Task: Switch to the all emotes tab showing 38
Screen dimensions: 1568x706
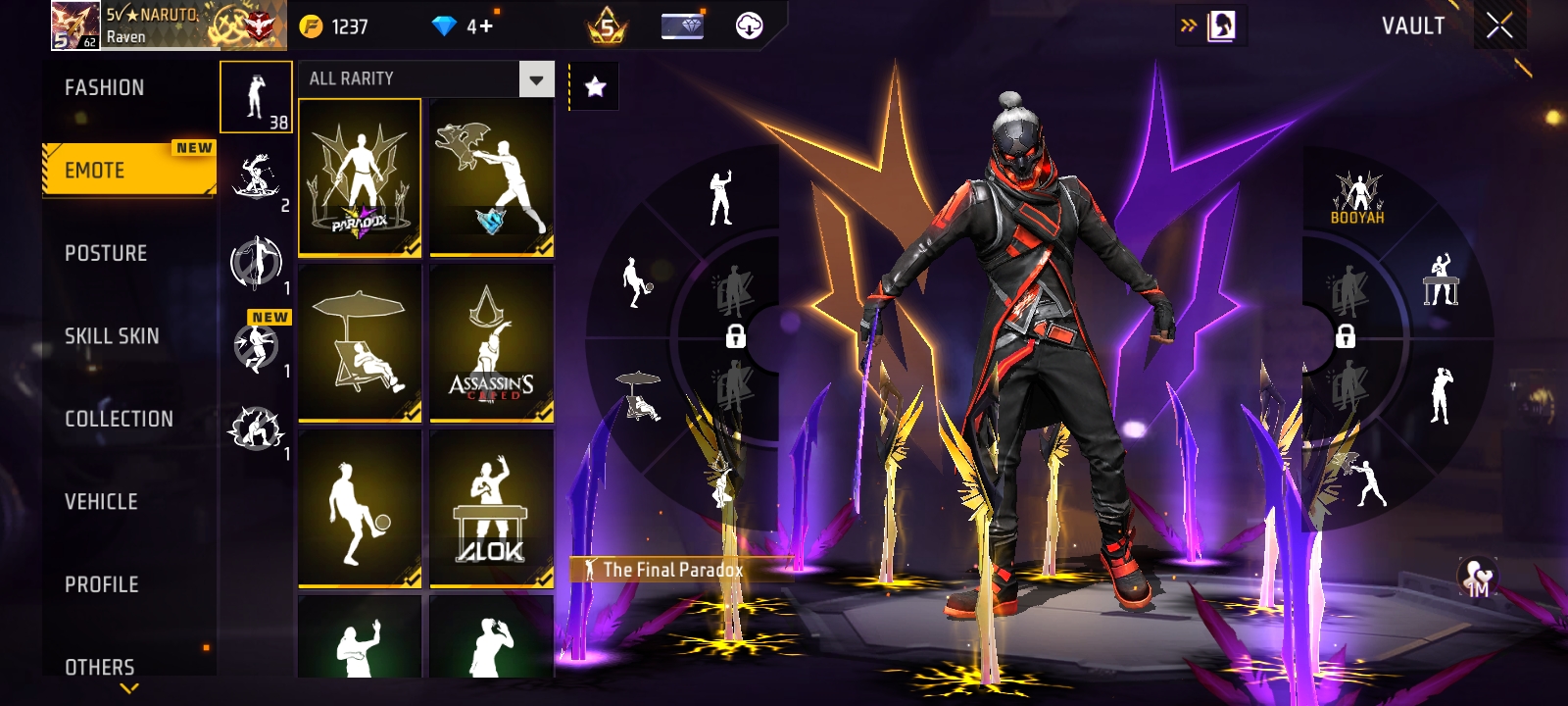Action: point(256,97)
